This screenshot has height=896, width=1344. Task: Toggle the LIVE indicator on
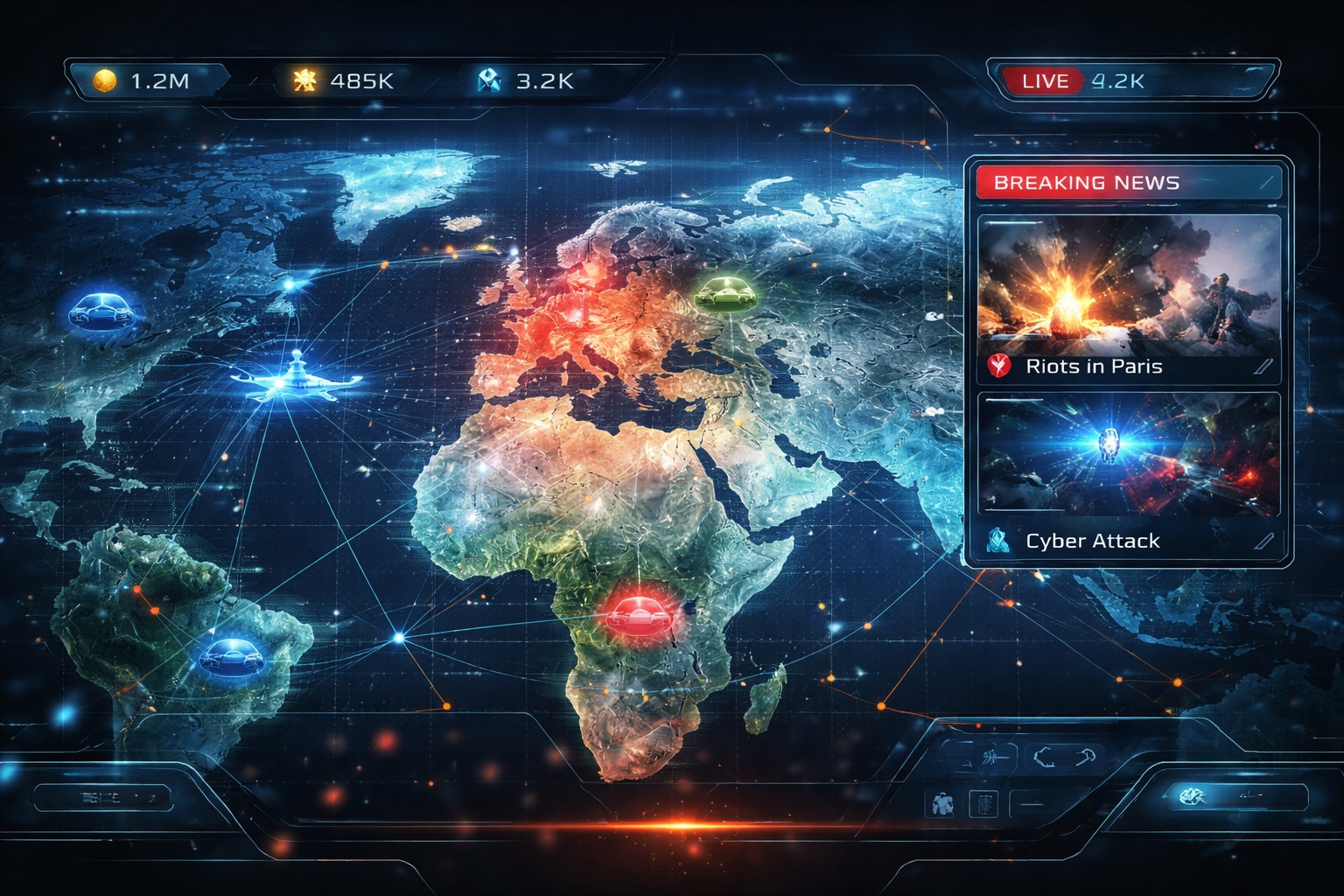1046,80
